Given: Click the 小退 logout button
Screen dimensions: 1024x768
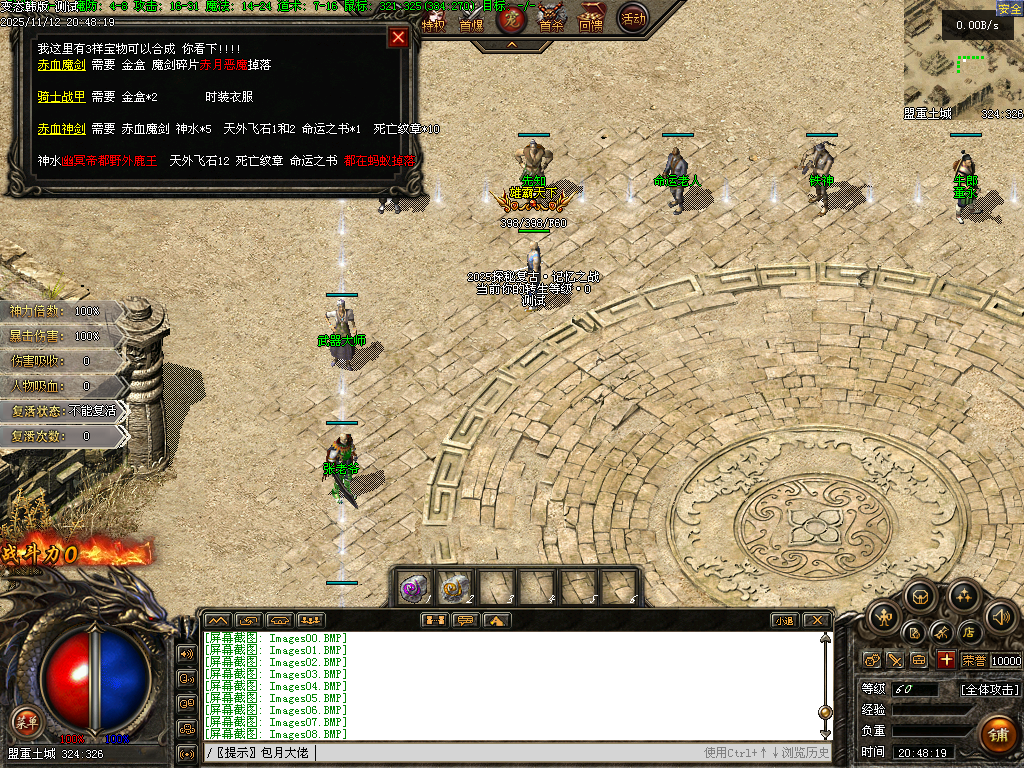Looking at the screenshot, I should 784,620.
